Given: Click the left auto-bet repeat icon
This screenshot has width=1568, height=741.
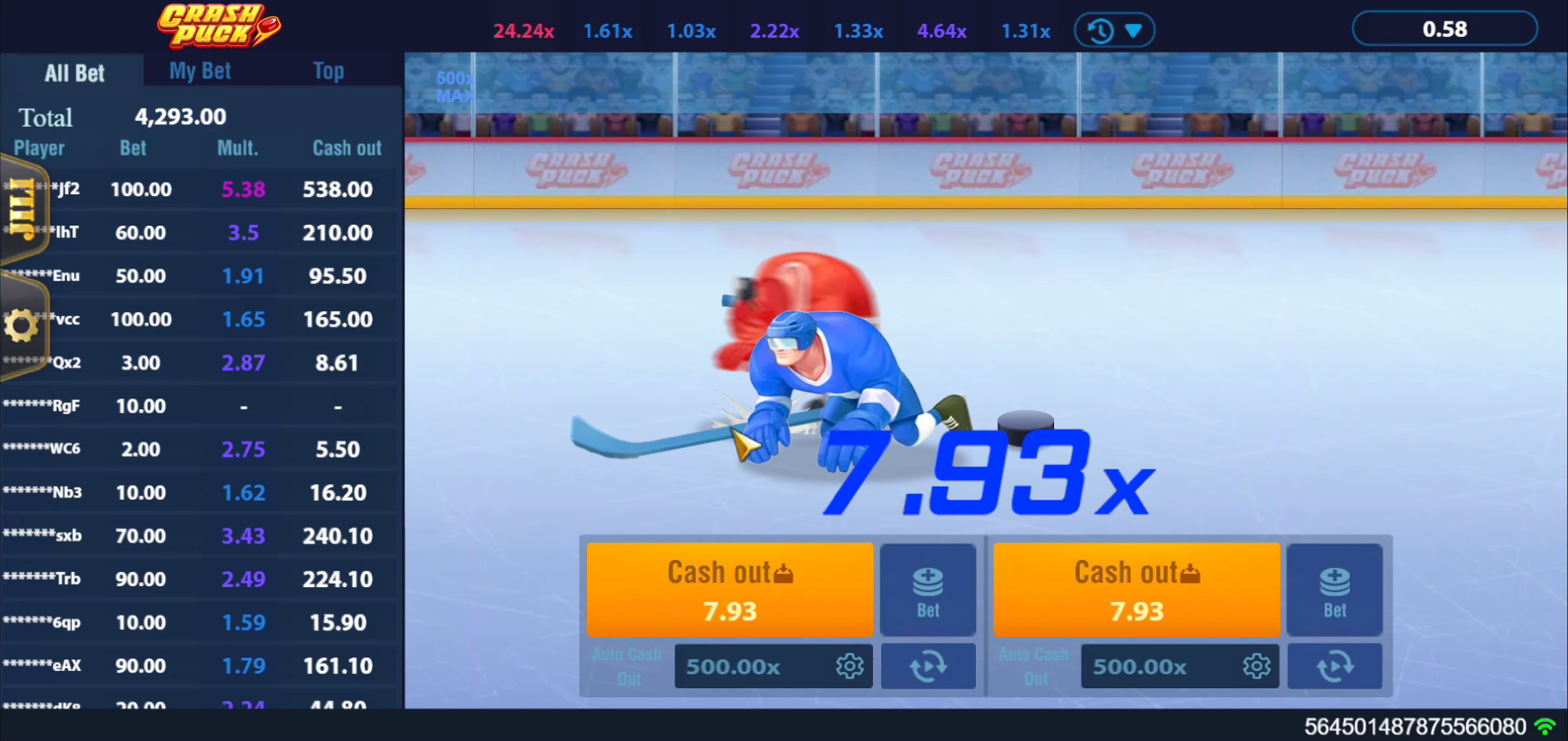Looking at the screenshot, I should point(927,666).
